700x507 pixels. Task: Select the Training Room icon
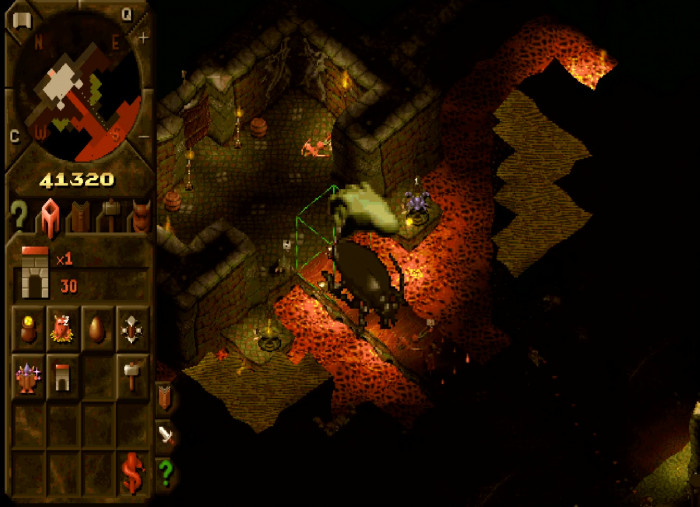tap(131, 326)
